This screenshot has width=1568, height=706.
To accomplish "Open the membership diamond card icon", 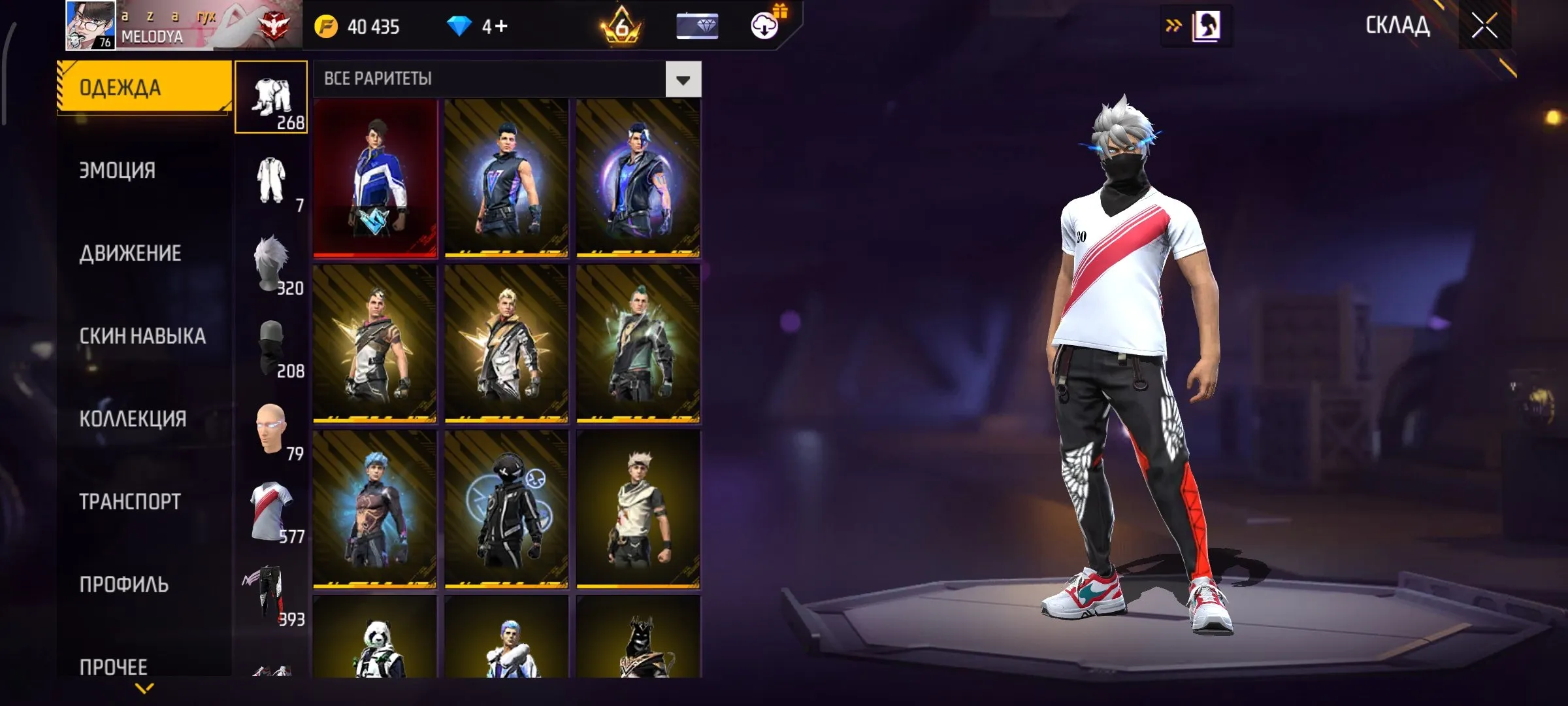I will [x=698, y=26].
